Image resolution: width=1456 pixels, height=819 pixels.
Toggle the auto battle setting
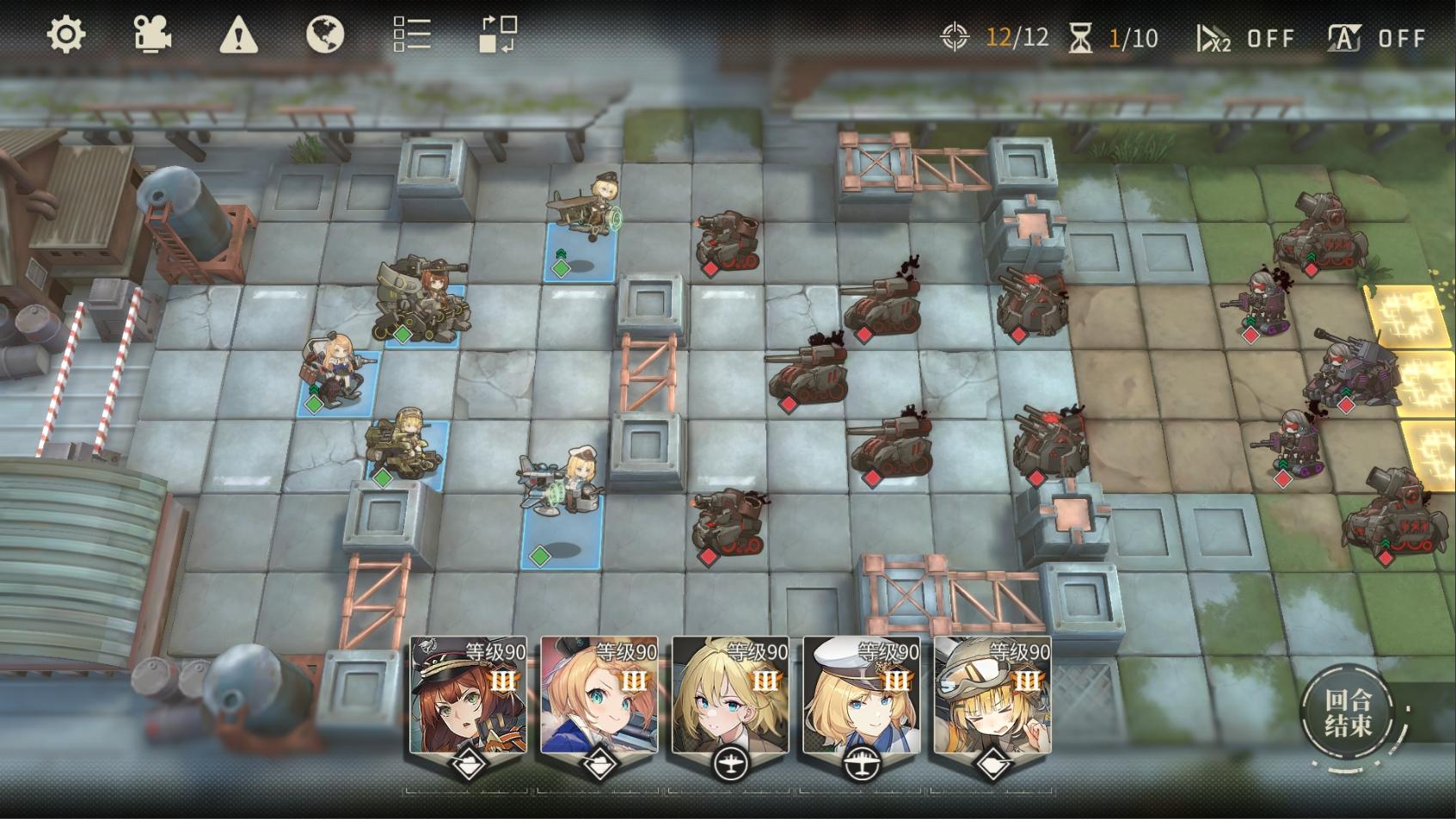click(x=1376, y=38)
